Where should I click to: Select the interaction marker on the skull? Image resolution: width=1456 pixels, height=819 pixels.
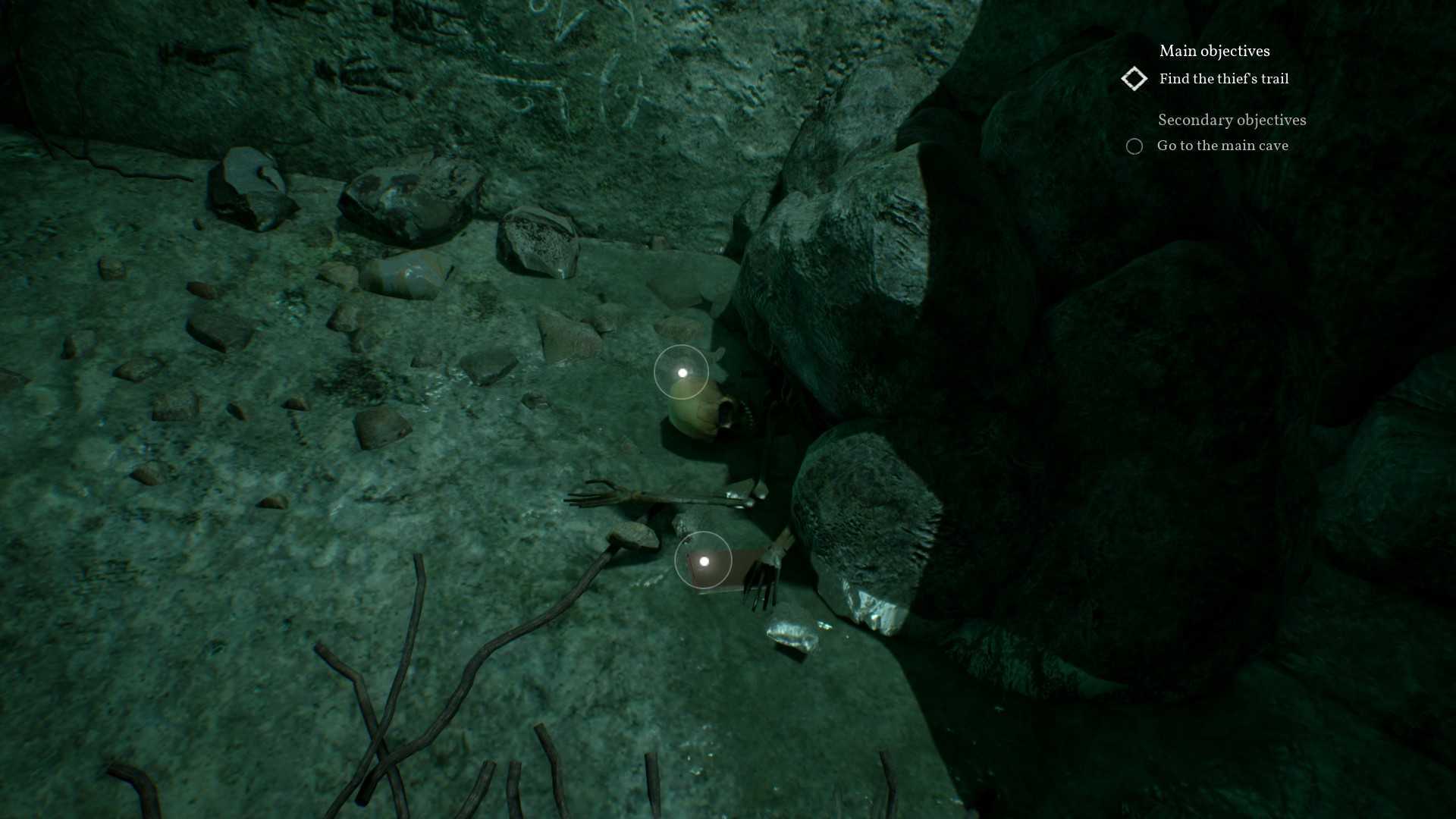(682, 372)
